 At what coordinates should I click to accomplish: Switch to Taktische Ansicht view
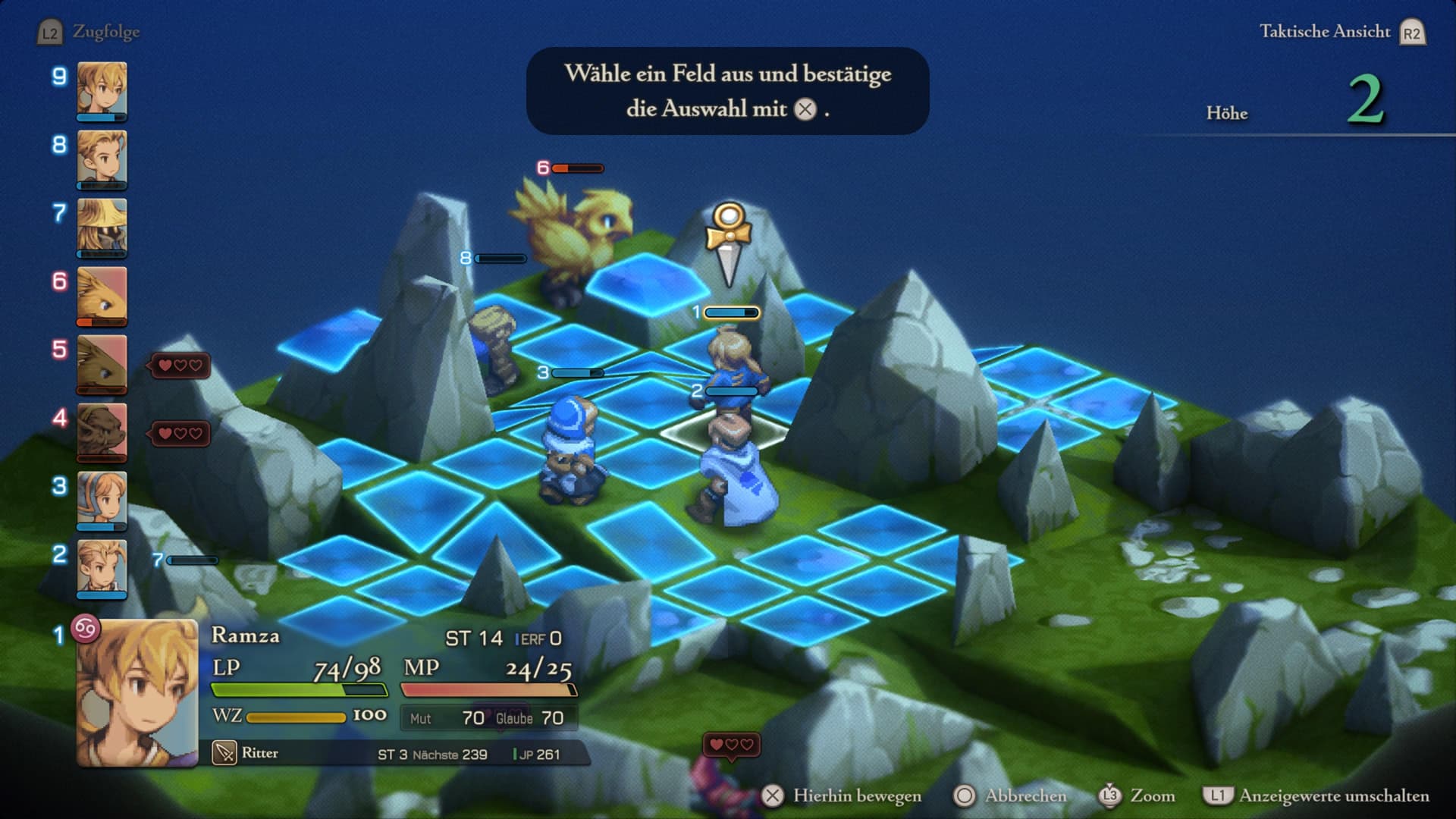tap(1341, 32)
